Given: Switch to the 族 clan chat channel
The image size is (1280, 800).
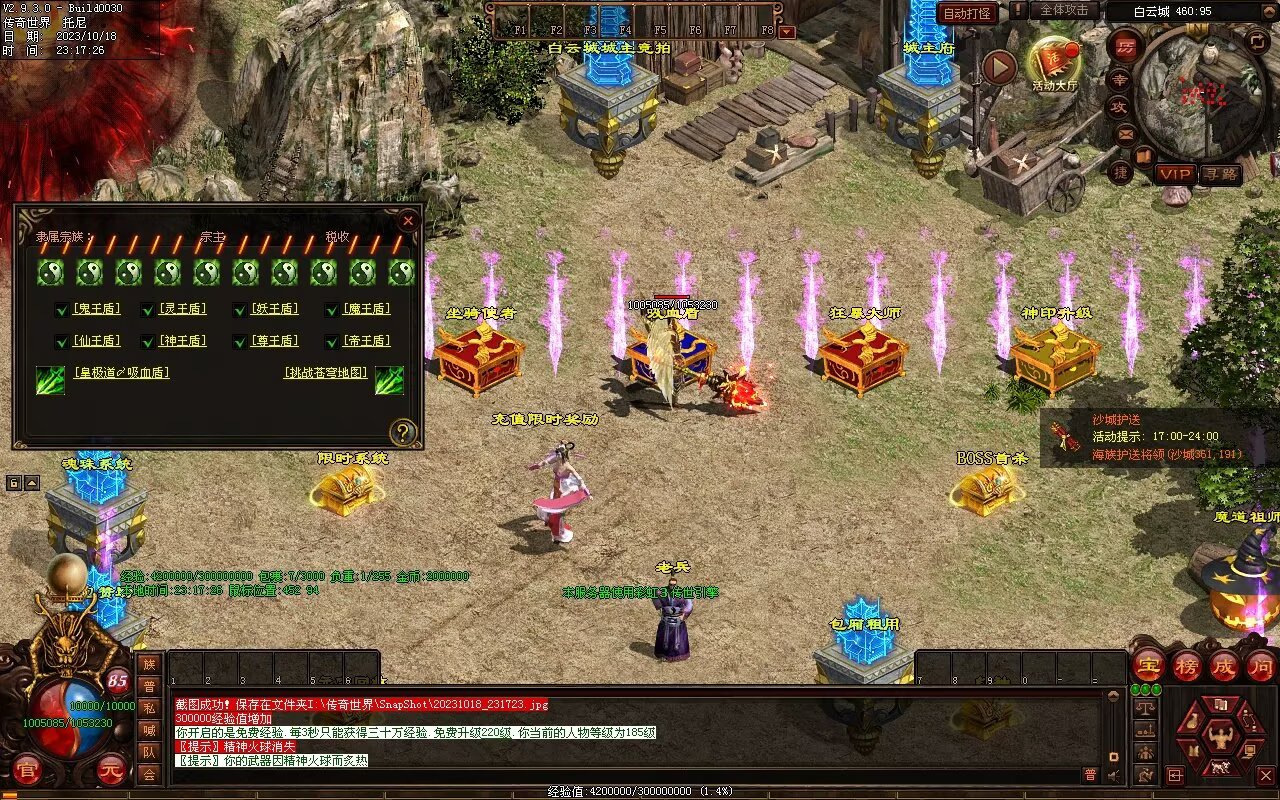Looking at the screenshot, I should 149,664.
